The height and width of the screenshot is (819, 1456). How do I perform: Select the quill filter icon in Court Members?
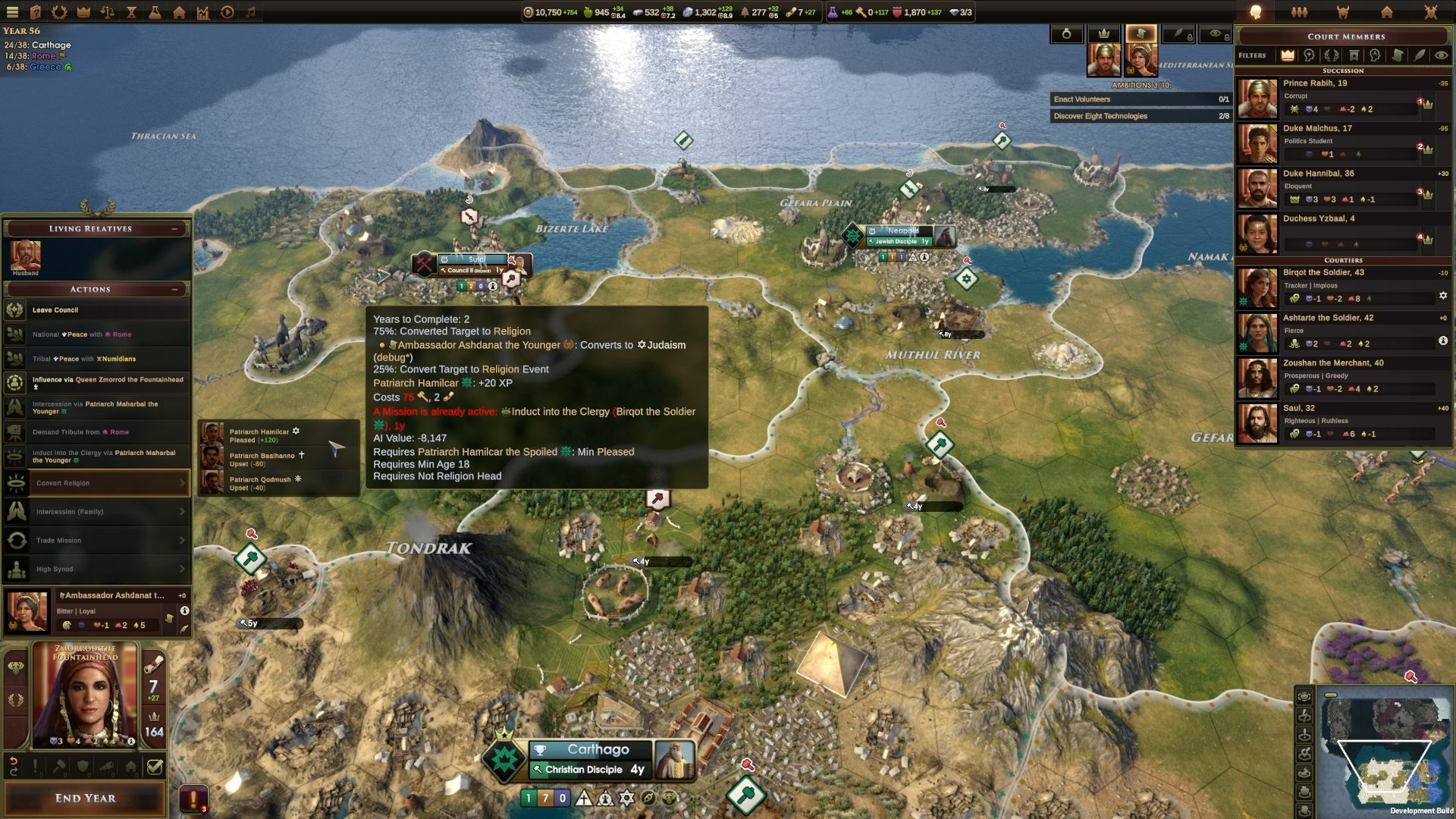[x=1420, y=56]
